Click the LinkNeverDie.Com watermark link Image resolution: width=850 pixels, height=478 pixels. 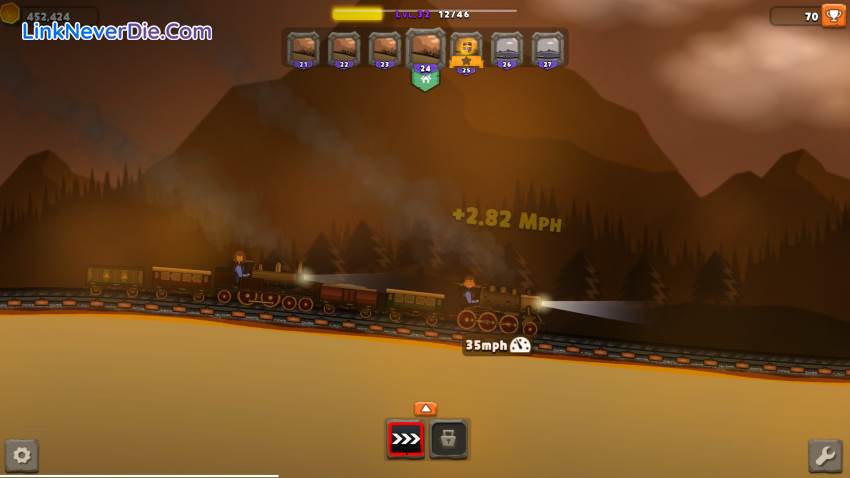pos(117,31)
